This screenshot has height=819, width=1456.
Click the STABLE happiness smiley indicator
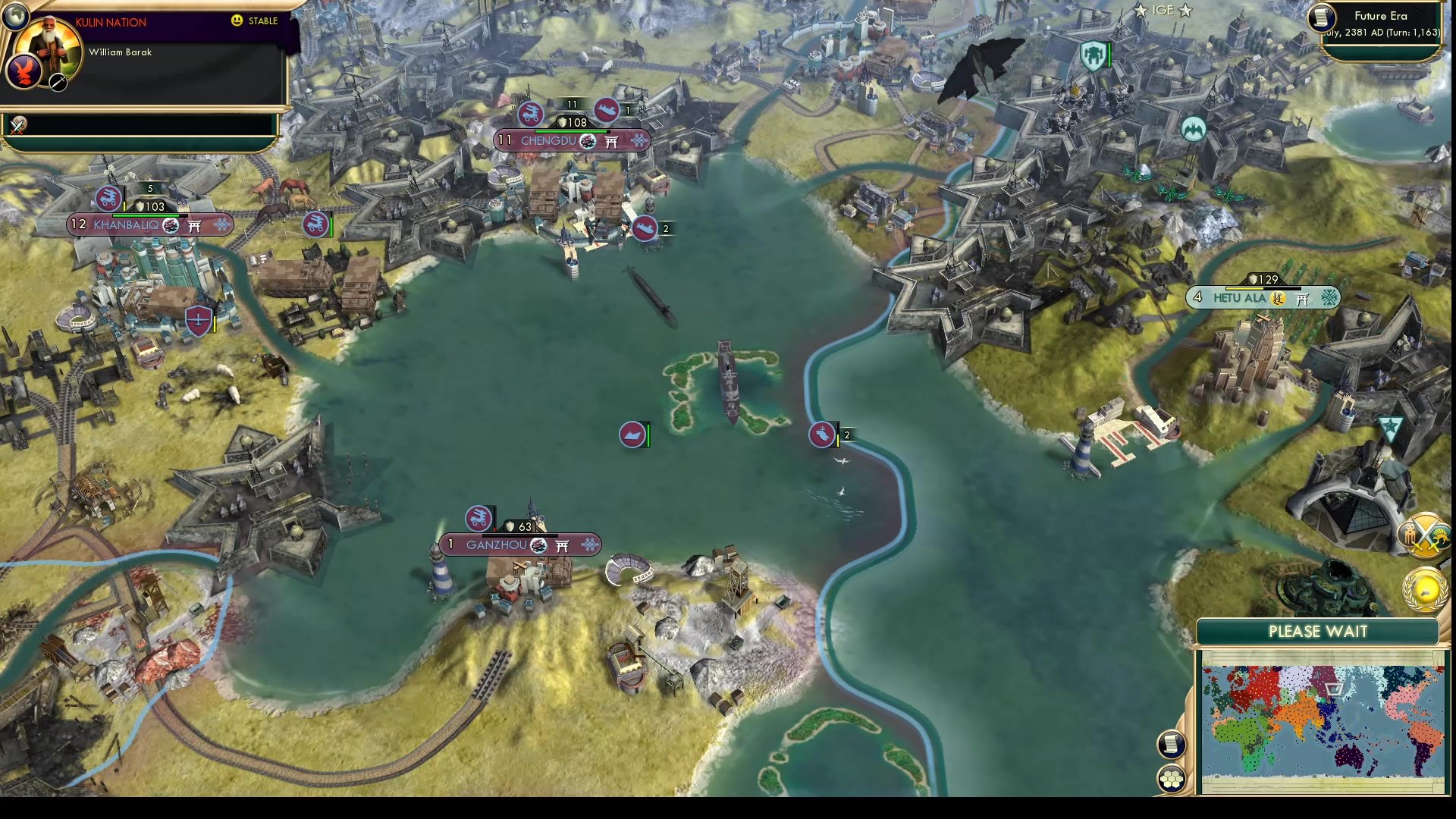pos(239,21)
